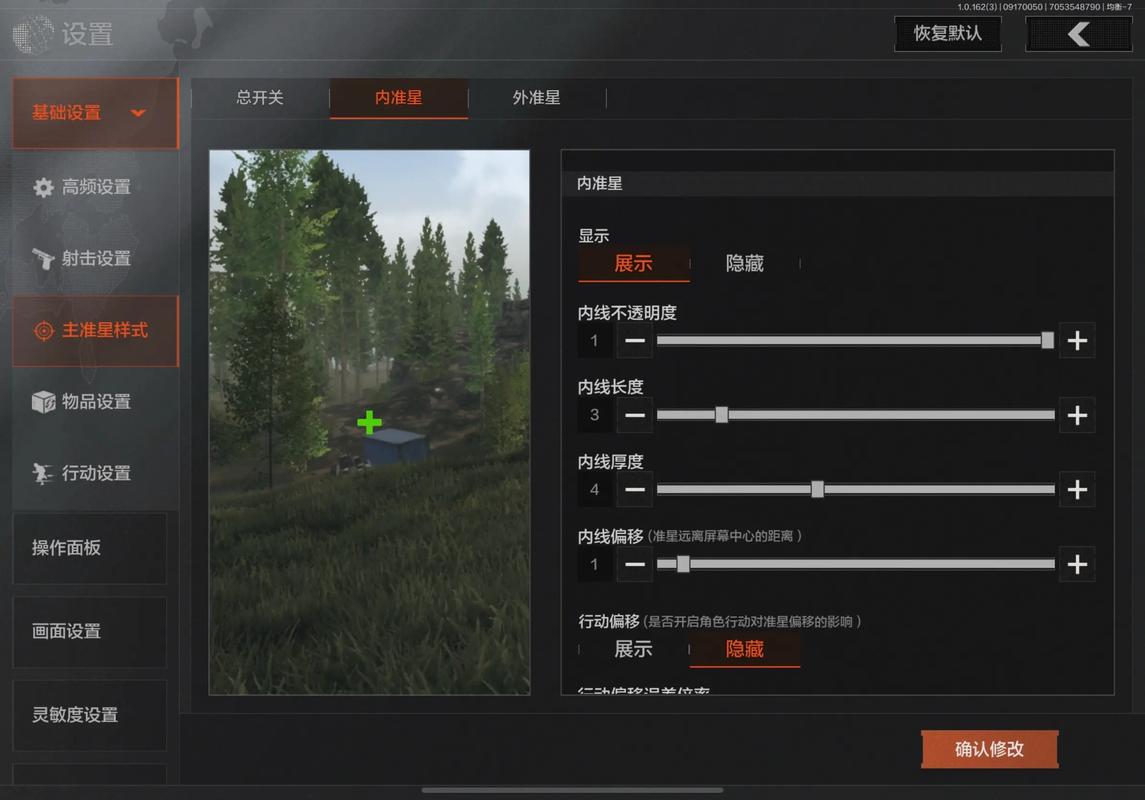This screenshot has width=1145, height=800.
Task: Open 高频设置 settings section
Action: point(95,187)
